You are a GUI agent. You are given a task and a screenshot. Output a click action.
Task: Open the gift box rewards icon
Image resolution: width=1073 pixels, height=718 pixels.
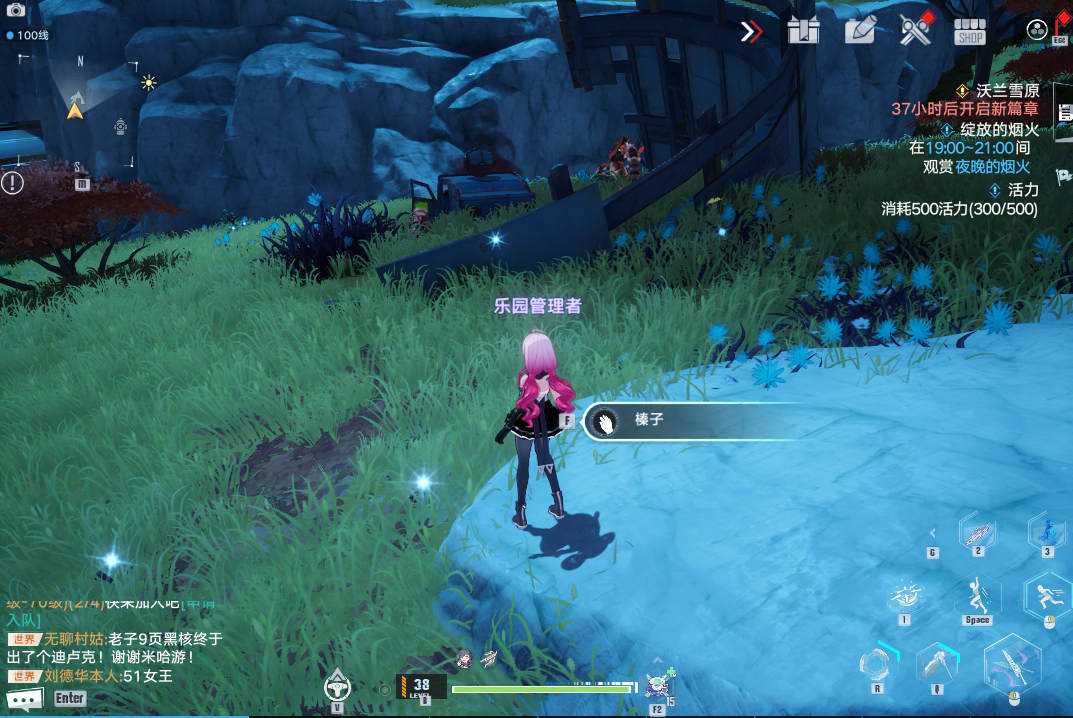click(803, 31)
